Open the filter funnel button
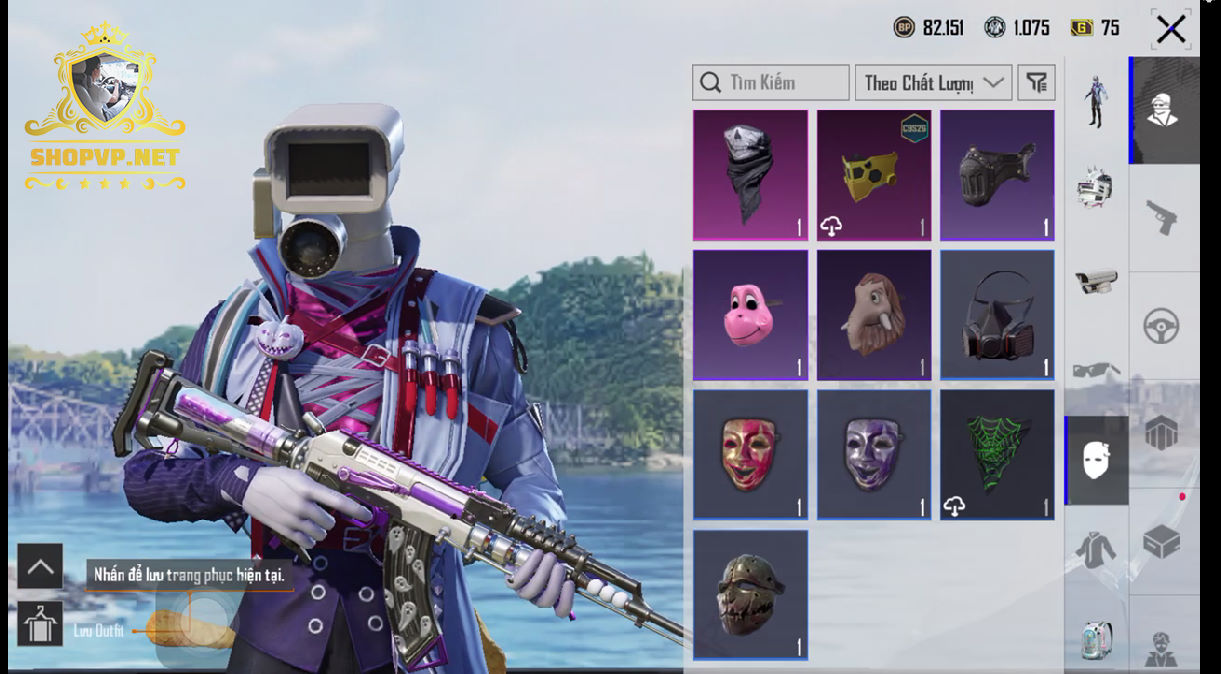The height and width of the screenshot is (674, 1221). (x=1036, y=83)
